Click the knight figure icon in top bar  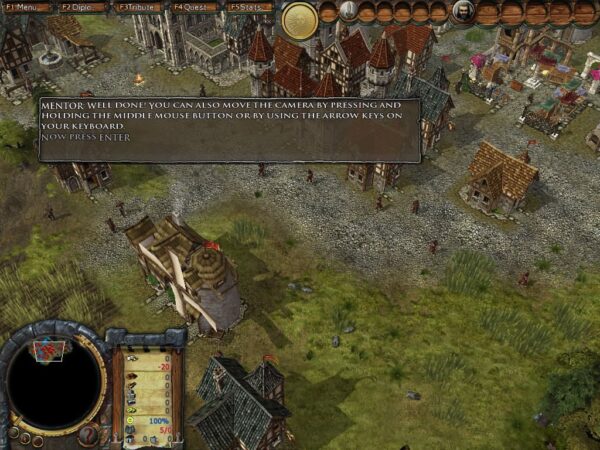point(348,12)
